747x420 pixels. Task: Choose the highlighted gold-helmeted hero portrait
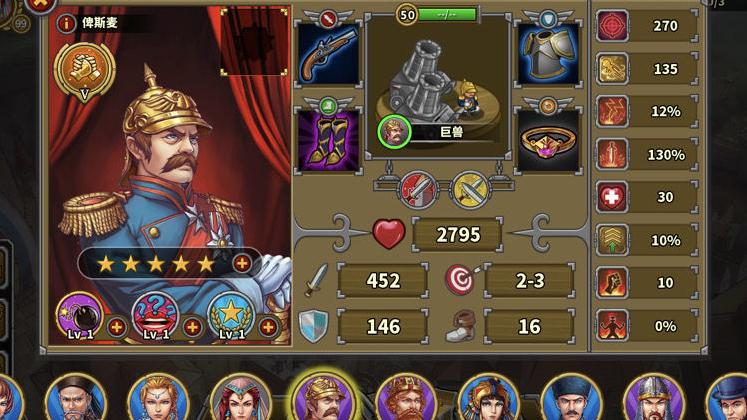point(321,398)
